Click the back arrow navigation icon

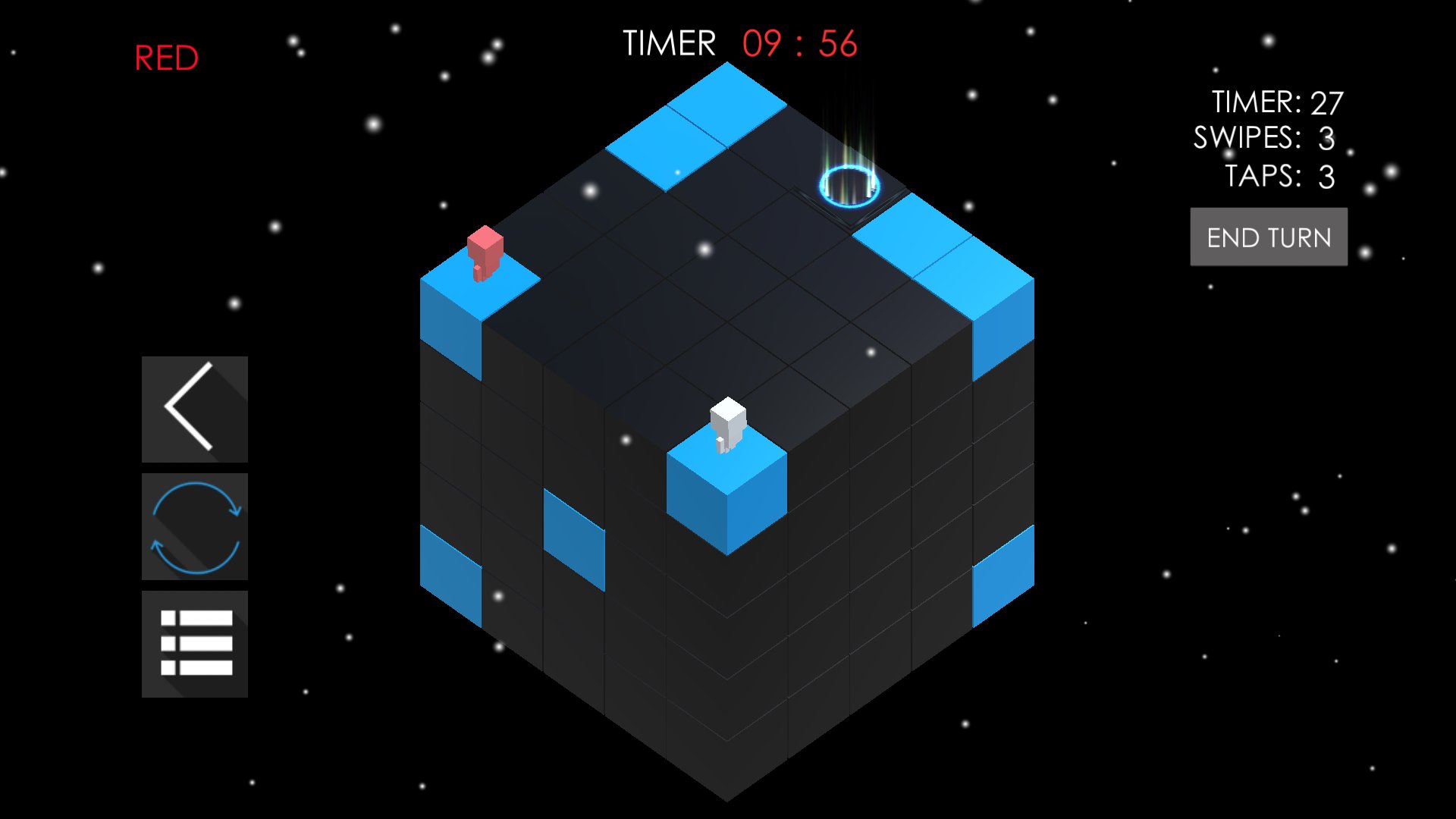tap(194, 408)
